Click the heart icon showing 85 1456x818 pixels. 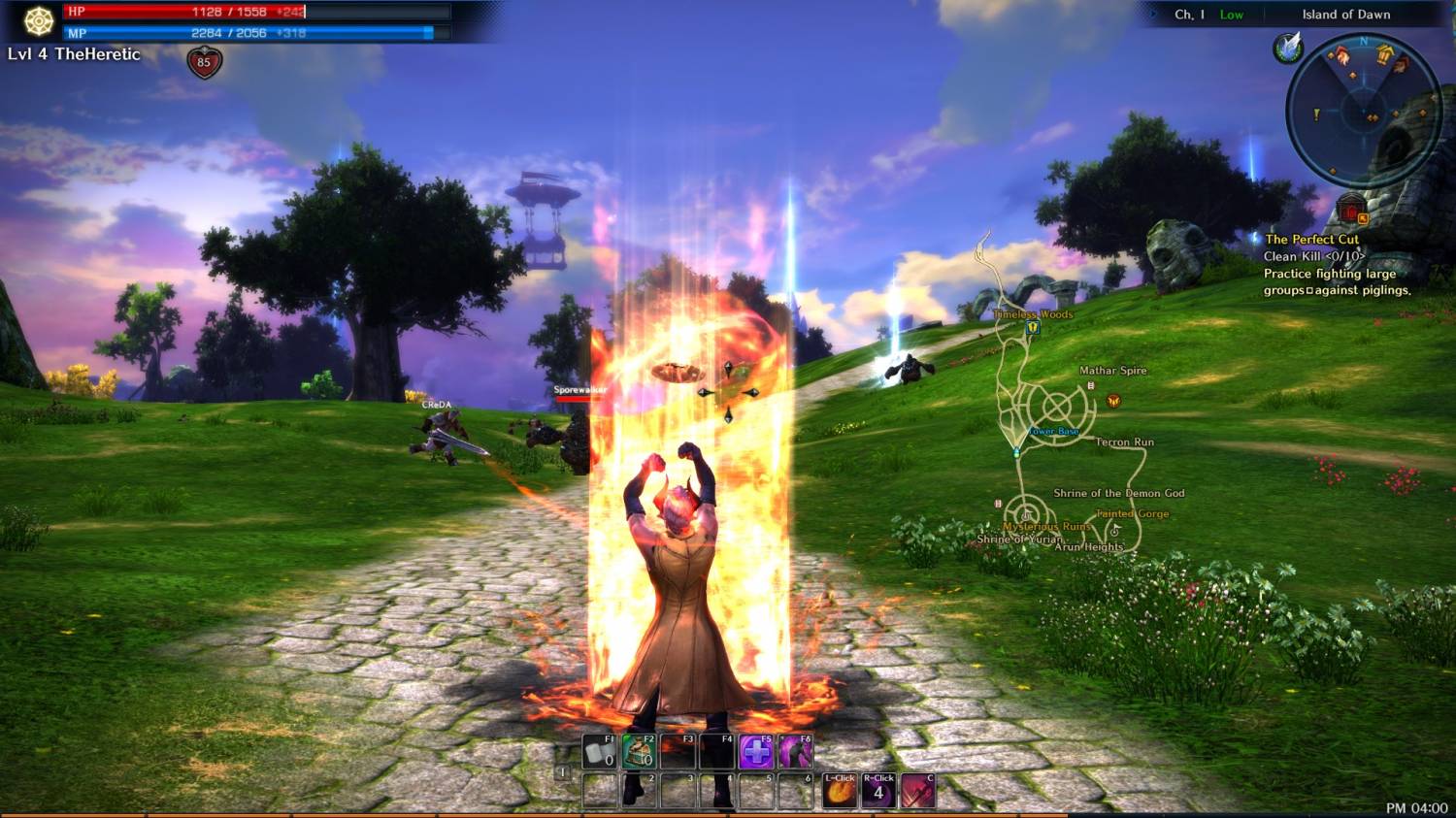coord(204,63)
